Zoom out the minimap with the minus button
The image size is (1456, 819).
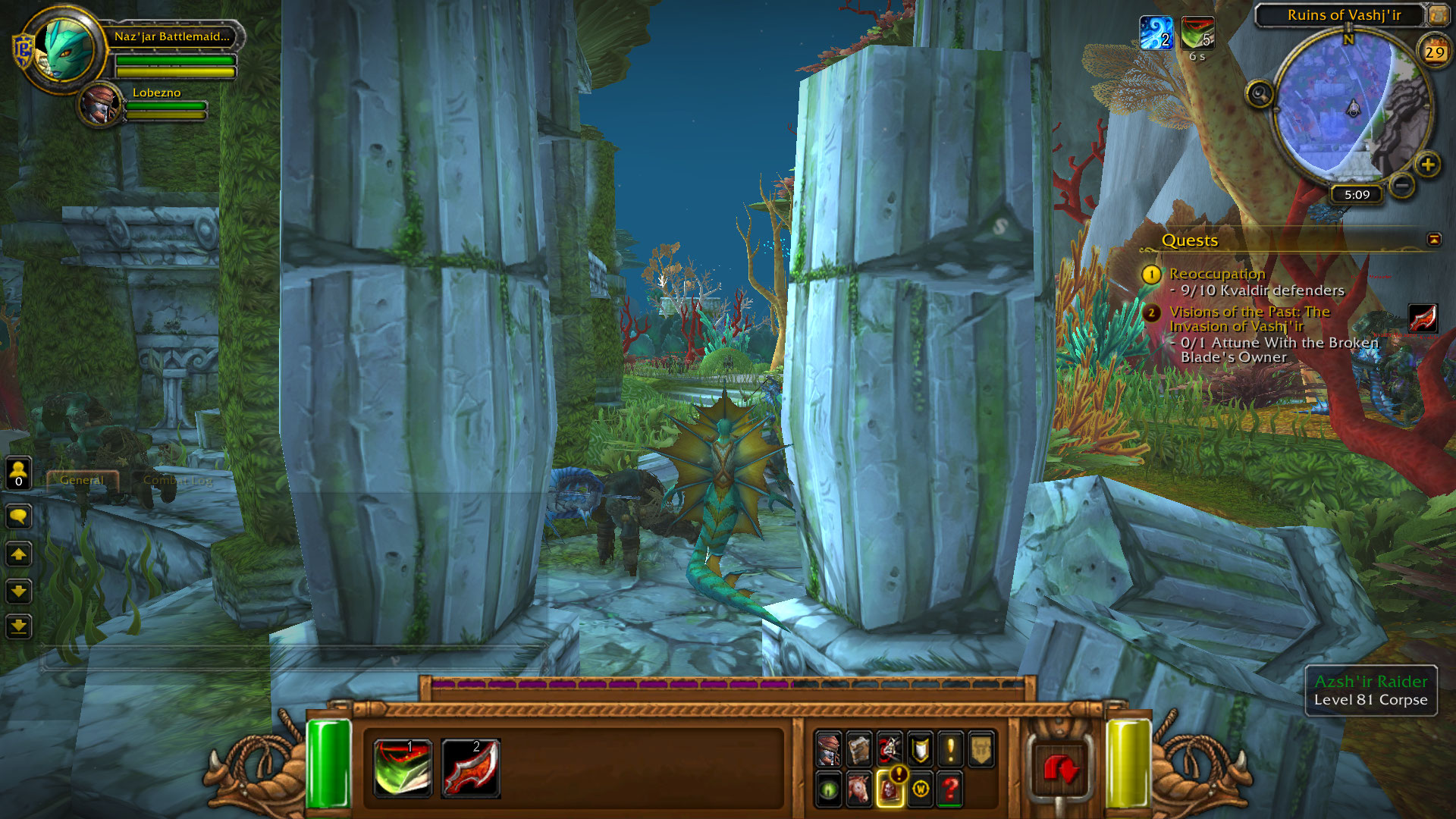1402,184
